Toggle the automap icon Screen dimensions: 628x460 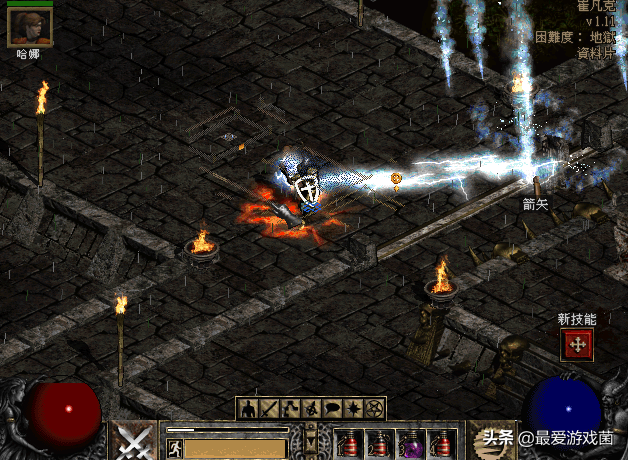(x=312, y=408)
